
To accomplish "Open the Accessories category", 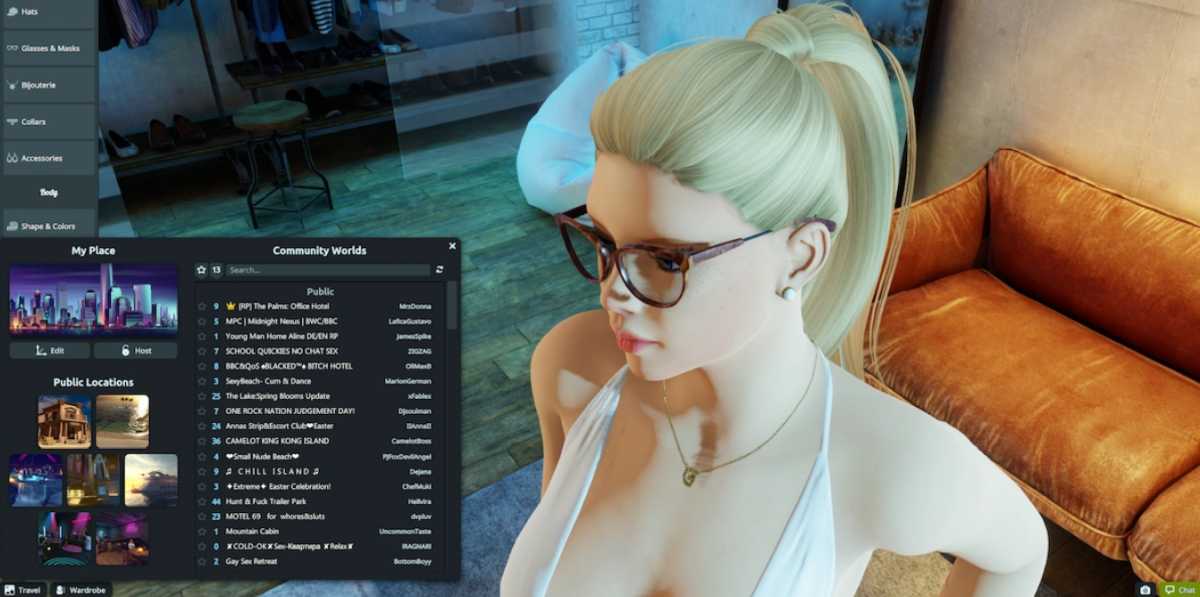I will click(x=48, y=158).
